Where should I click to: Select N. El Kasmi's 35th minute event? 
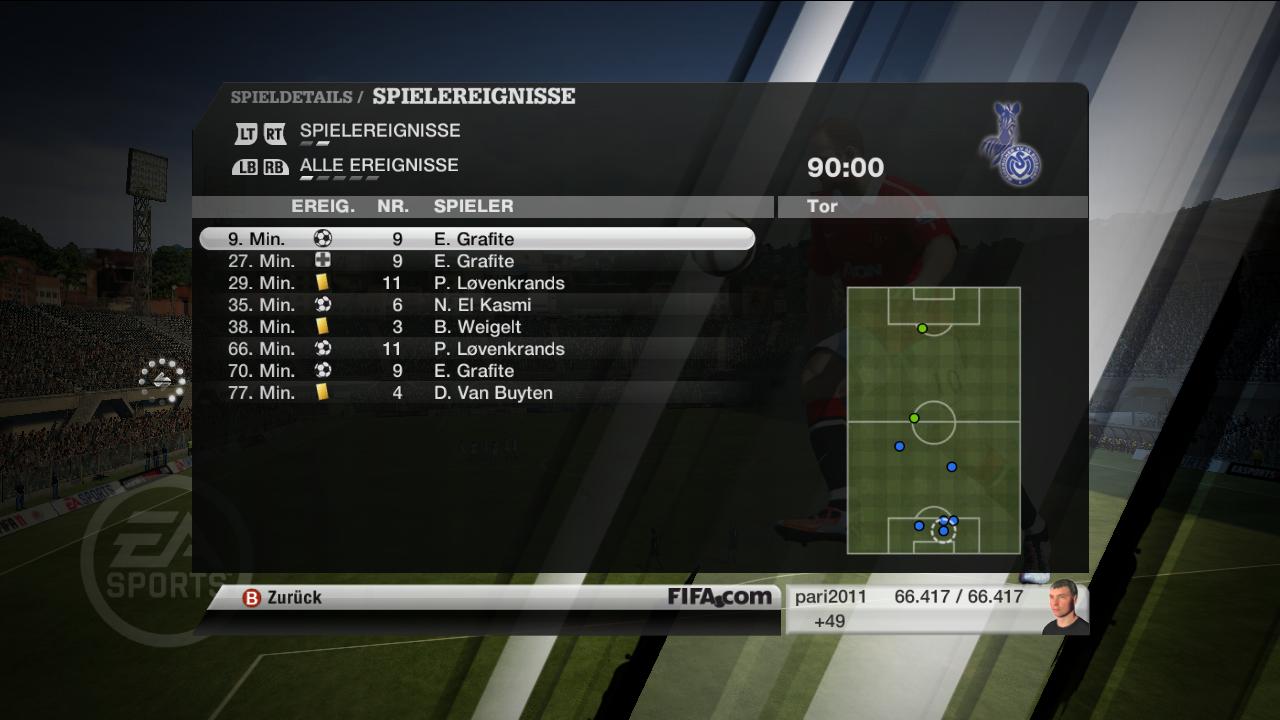(476, 305)
